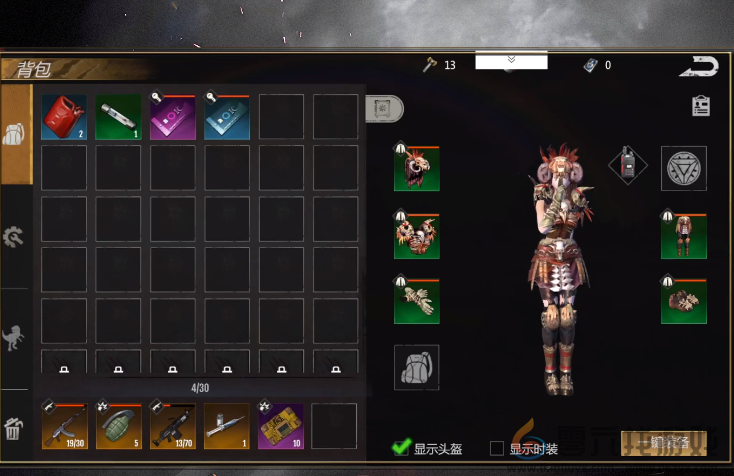Screen dimensions: 734x476
Task: Select the red fuel canister slot
Action: (x=64, y=117)
